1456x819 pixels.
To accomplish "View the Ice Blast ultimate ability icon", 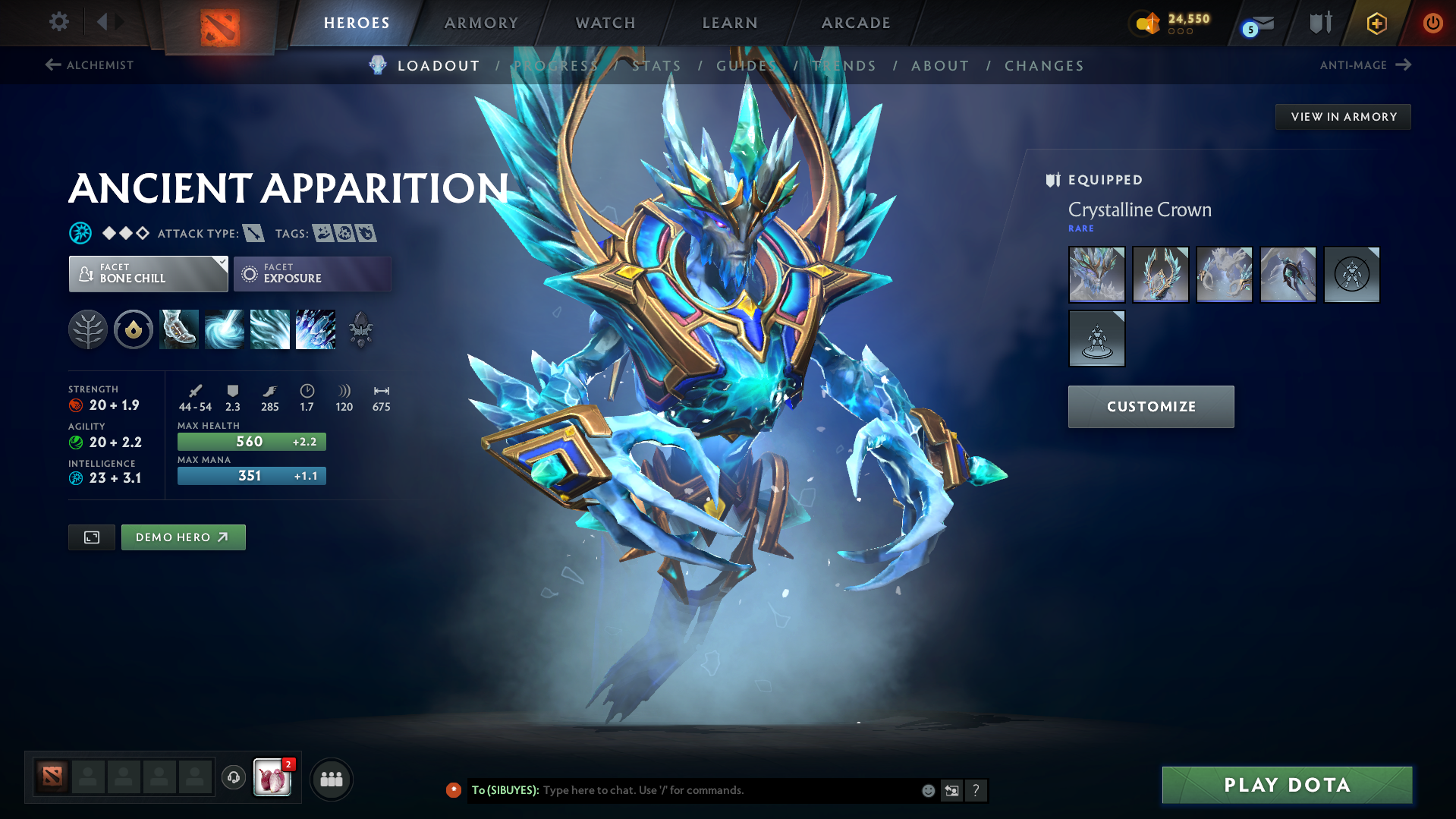I will click(x=316, y=329).
